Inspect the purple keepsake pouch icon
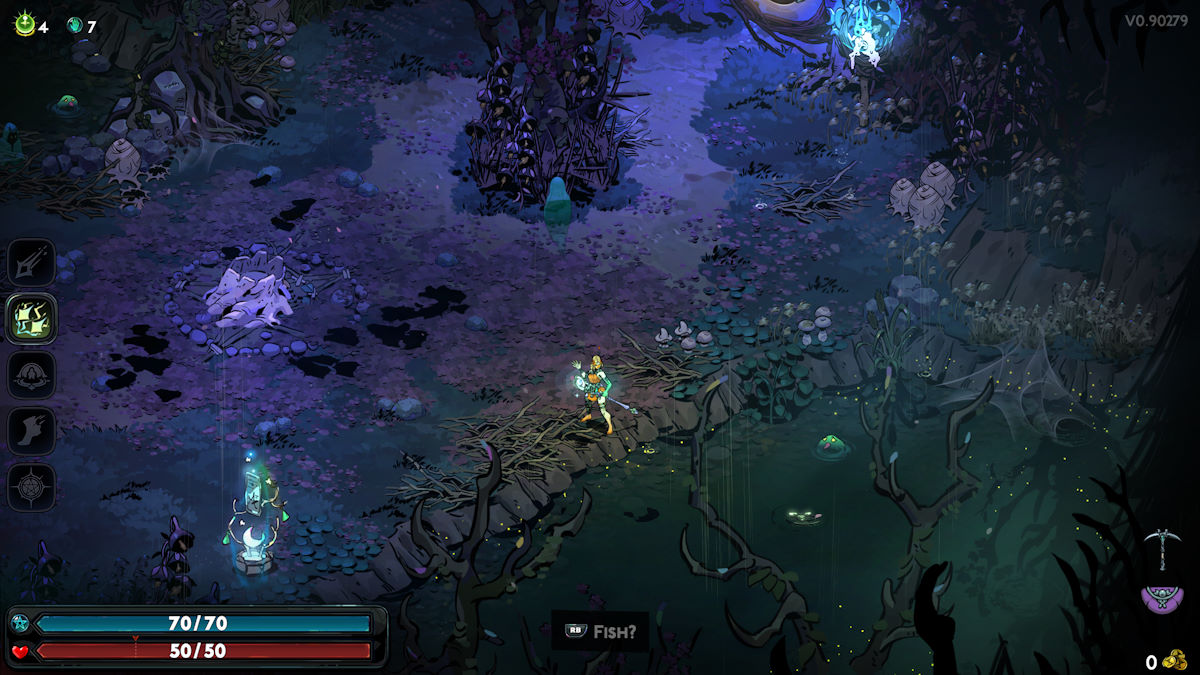The height and width of the screenshot is (675, 1200). click(x=1163, y=598)
